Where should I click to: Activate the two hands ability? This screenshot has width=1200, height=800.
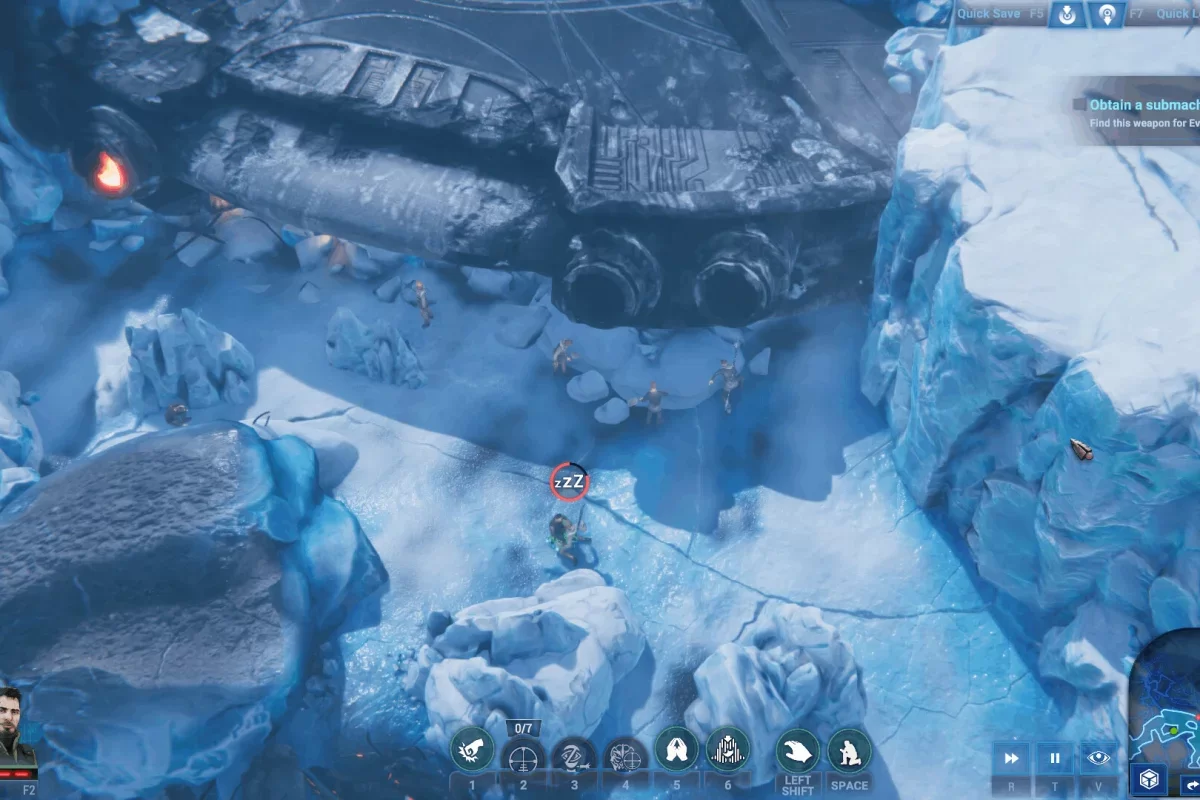coord(677,749)
